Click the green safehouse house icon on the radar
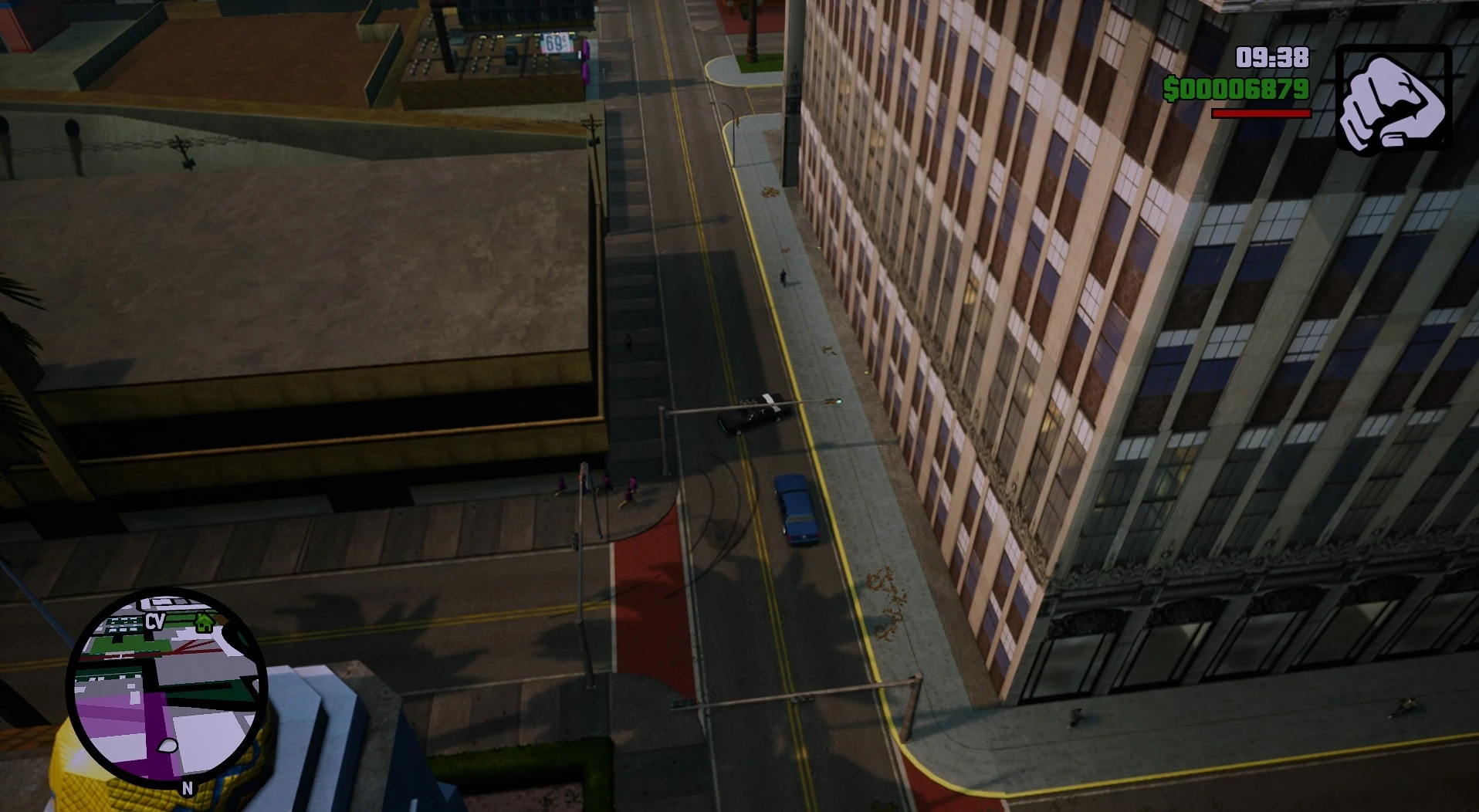The image size is (1479, 812). pos(205,622)
